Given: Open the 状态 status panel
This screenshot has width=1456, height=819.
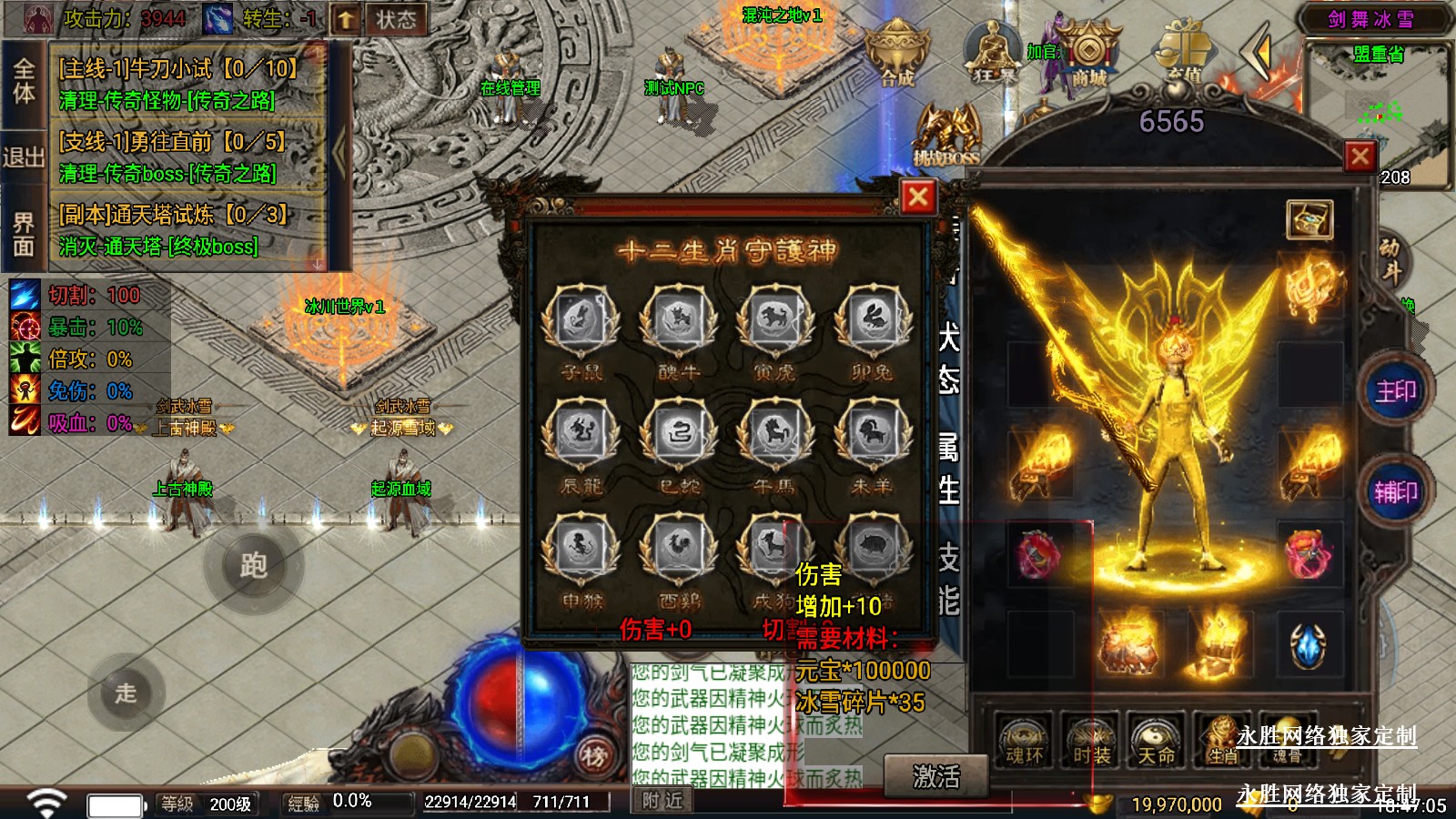Looking at the screenshot, I should point(396,19).
